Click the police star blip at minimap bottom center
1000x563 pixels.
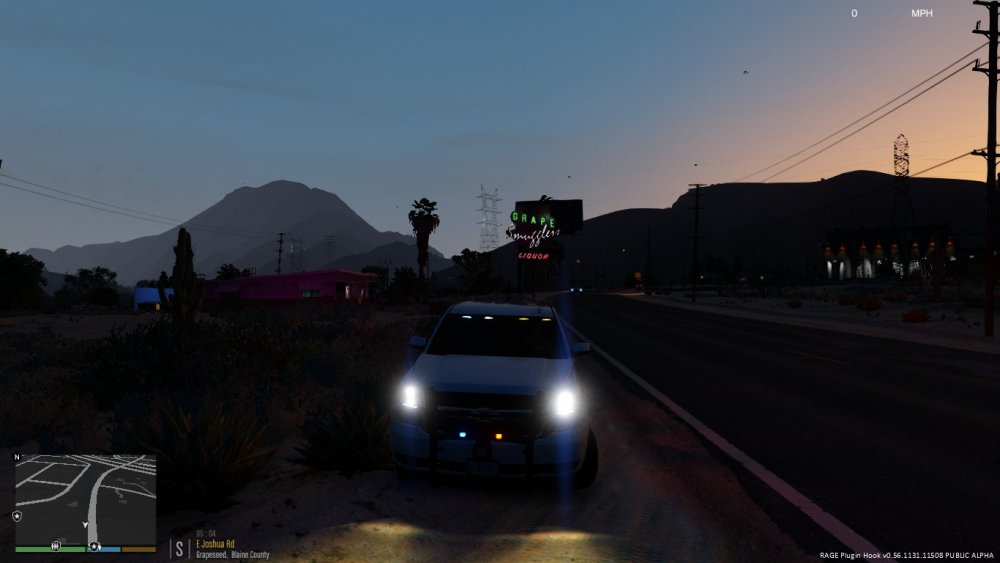point(94,547)
